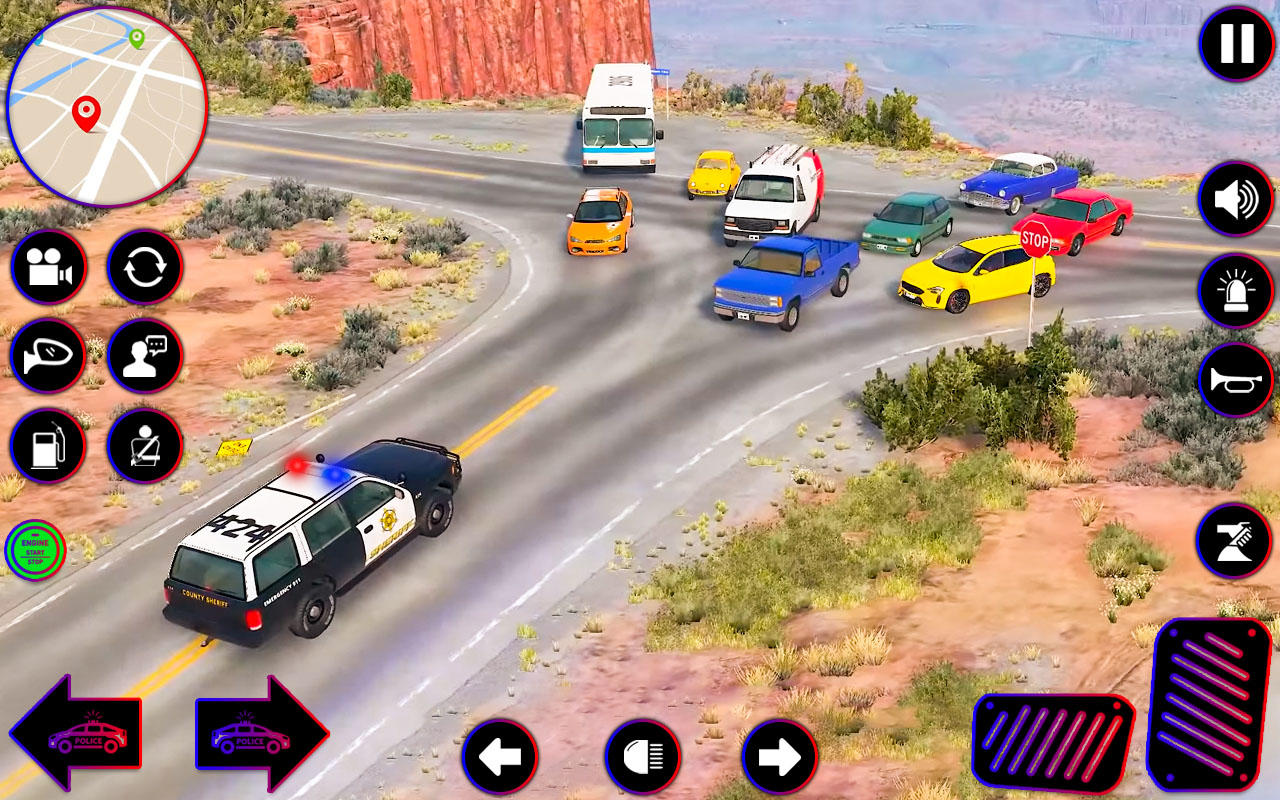Open the dispatch chat icon
1280x800 pixels.
click(x=143, y=357)
